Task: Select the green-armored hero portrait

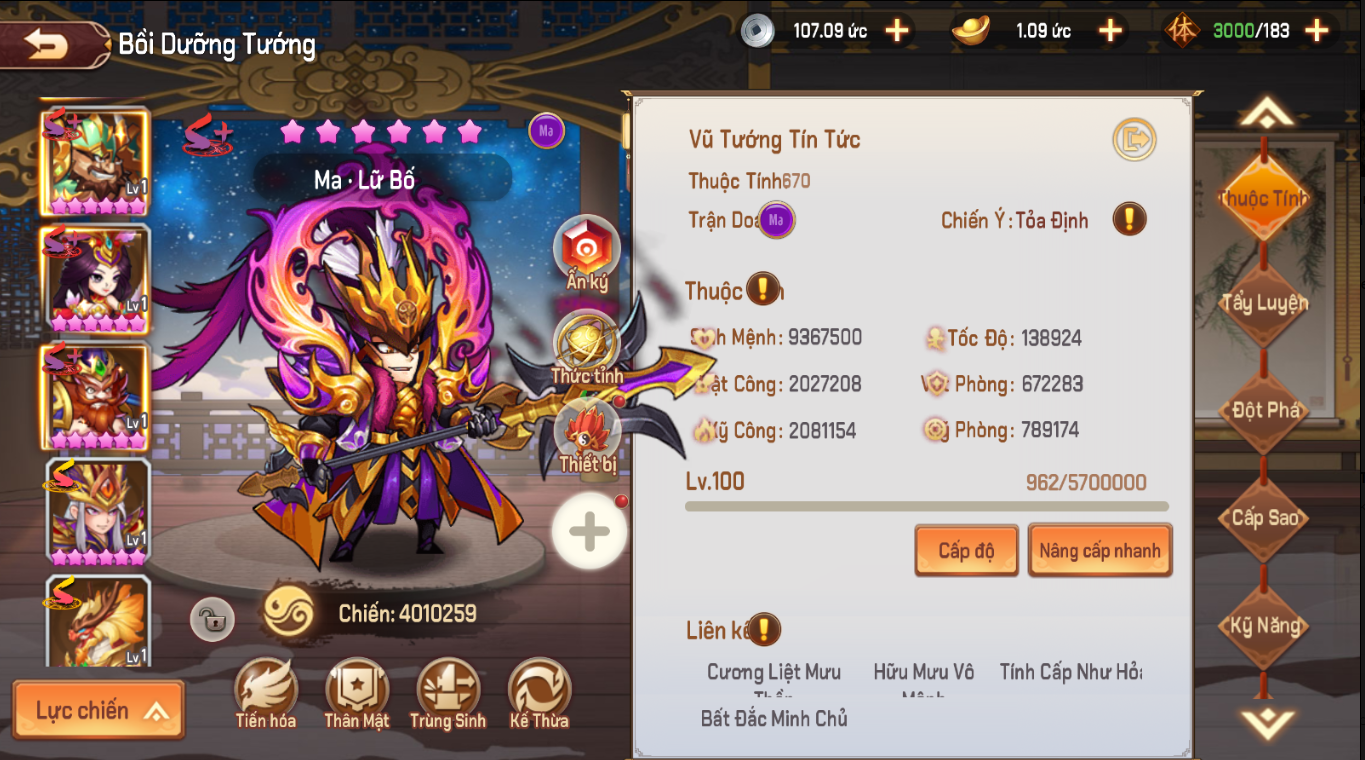Action: pyautogui.click(x=95, y=161)
